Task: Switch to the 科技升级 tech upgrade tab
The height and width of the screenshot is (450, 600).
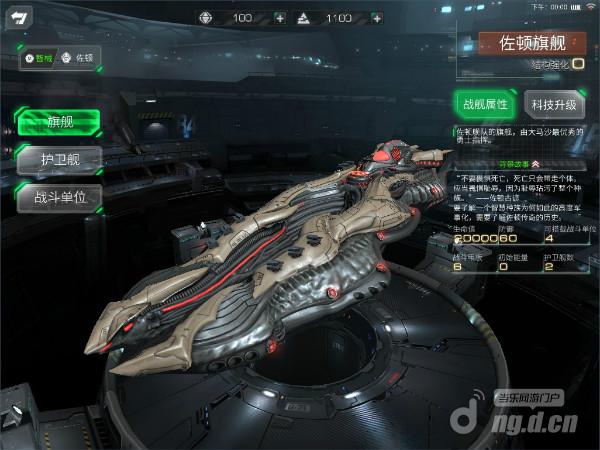Action: (x=553, y=104)
